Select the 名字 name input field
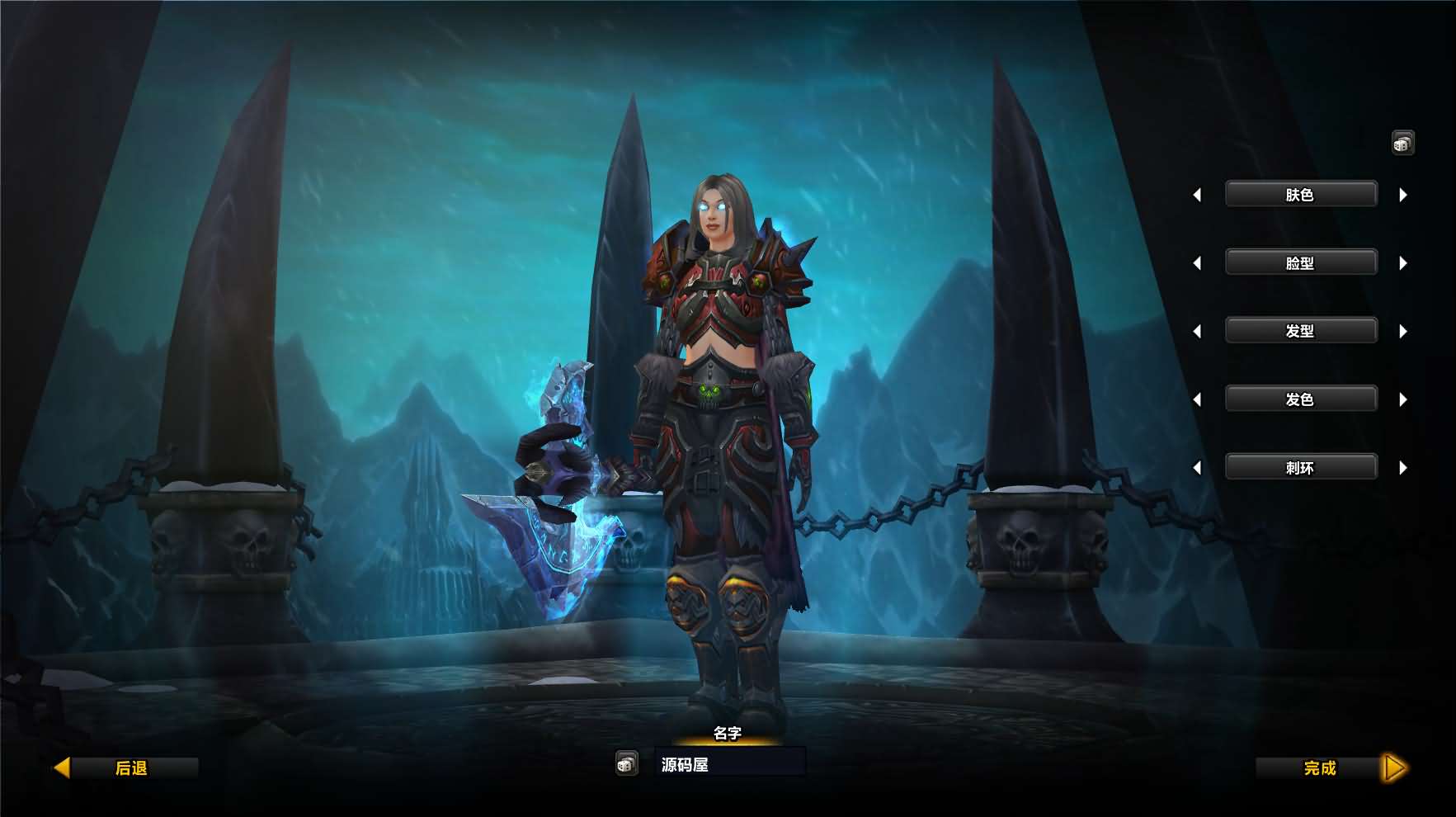The image size is (1456, 817). pos(729,764)
